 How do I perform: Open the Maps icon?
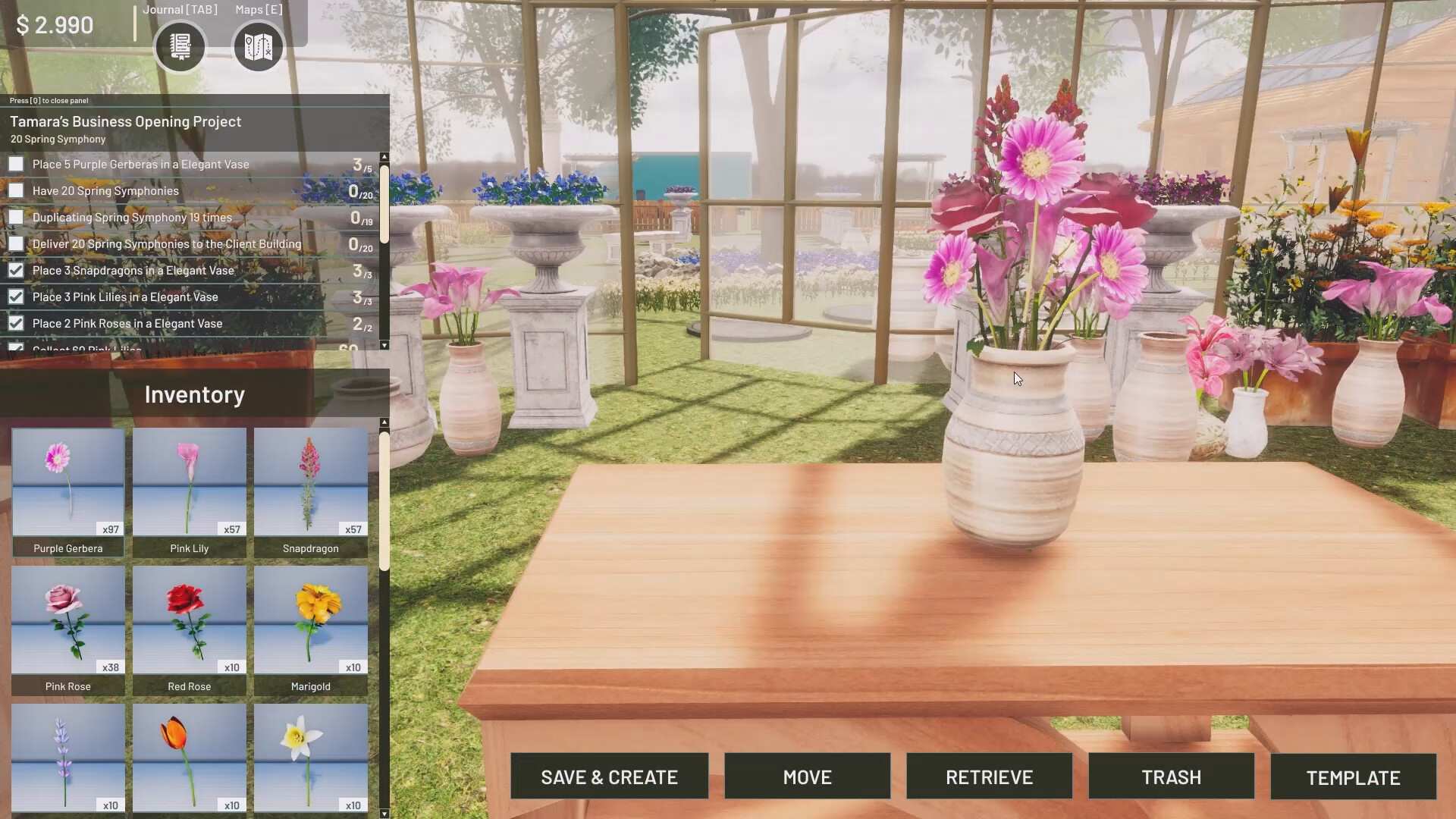pos(258,47)
